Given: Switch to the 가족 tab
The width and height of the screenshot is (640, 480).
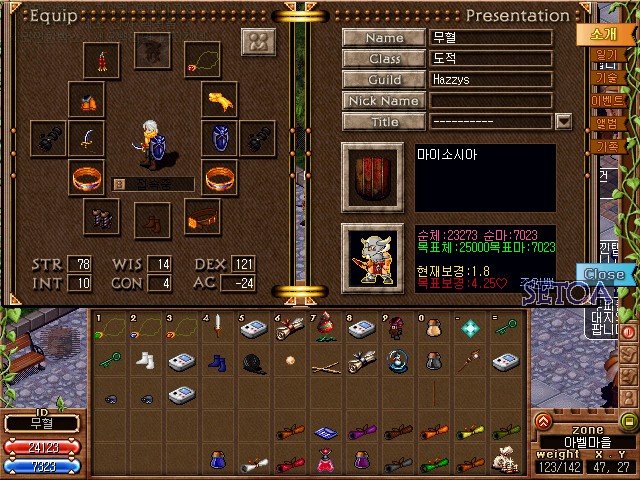Looking at the screenshot, I should tap(607, 146).
